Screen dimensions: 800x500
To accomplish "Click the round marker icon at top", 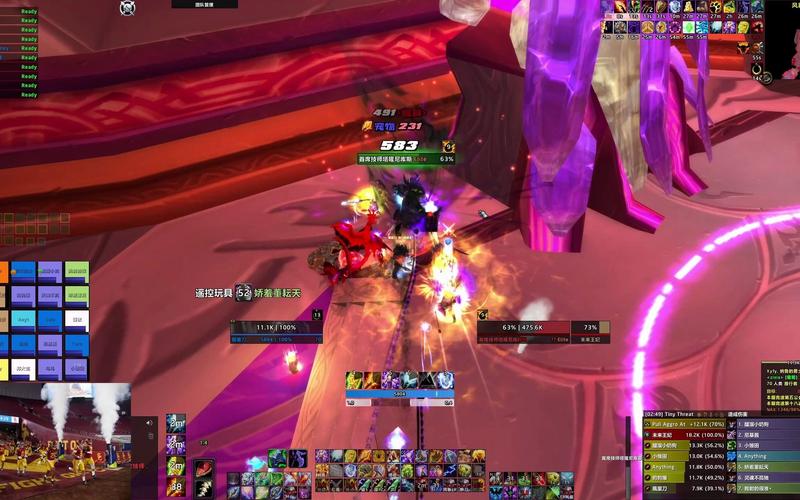I will point(128,8).
